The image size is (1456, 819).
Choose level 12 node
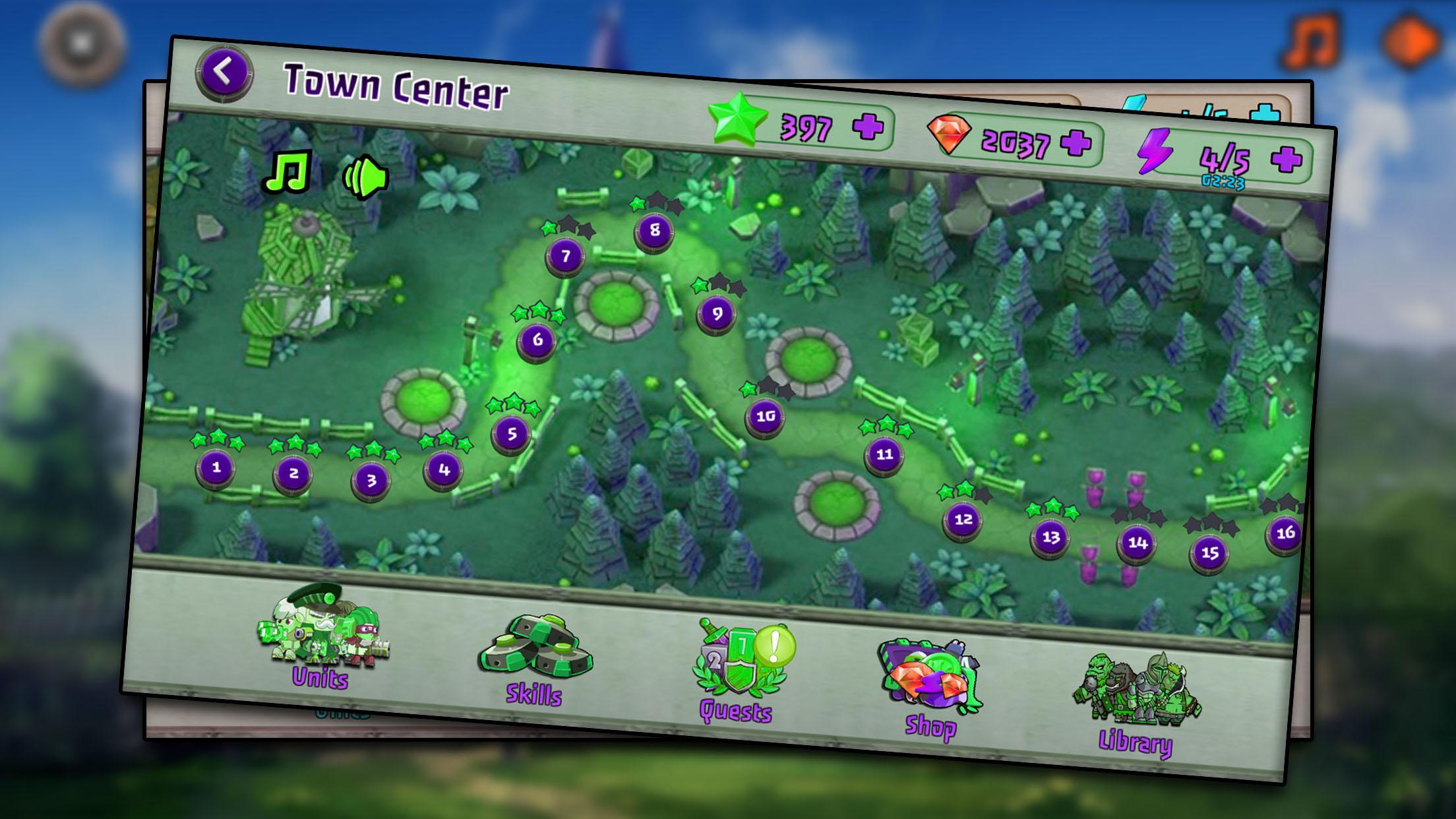(963, 520)
